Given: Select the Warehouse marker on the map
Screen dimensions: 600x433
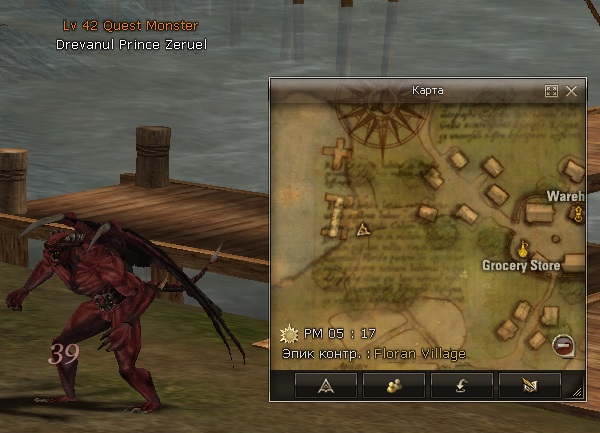Looking at the screenshot, I should (x=578, y=213).
